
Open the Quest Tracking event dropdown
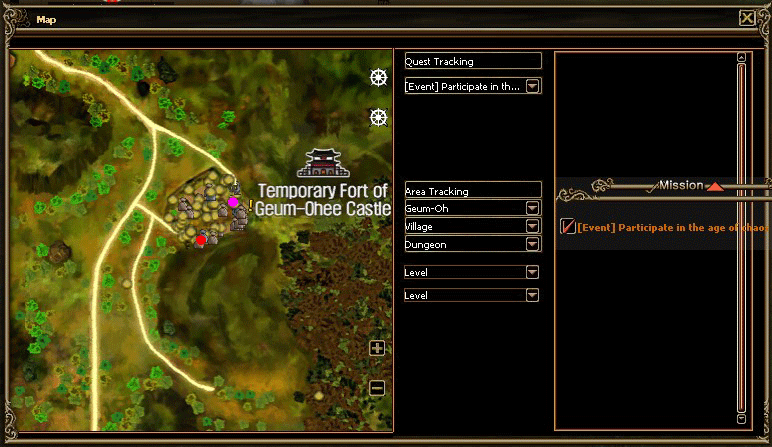(533, 86)
